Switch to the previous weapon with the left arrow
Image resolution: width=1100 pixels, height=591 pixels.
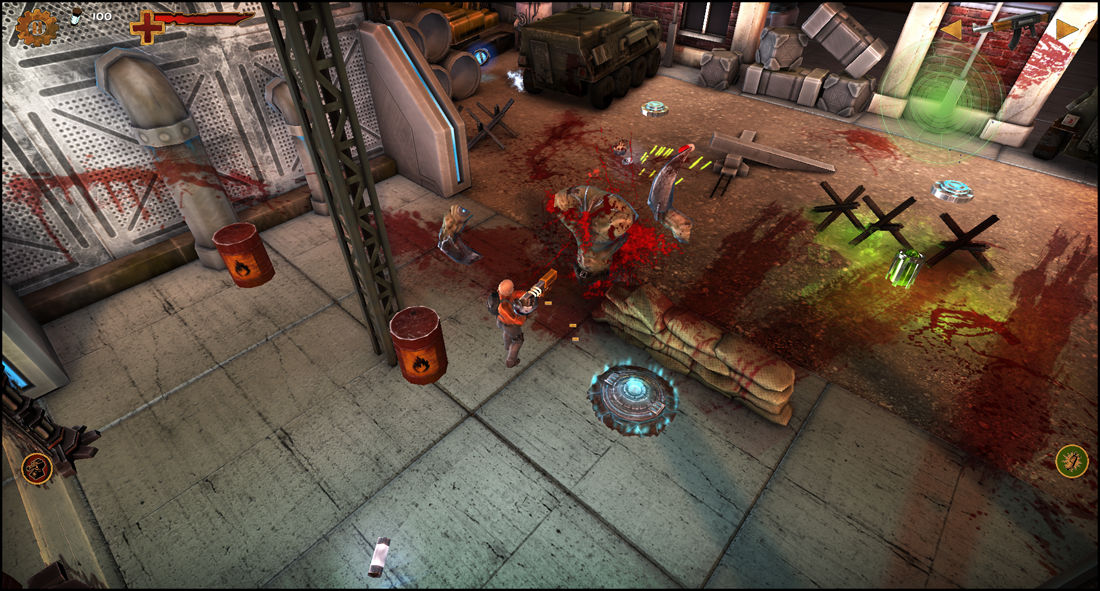tap(952, 30)
